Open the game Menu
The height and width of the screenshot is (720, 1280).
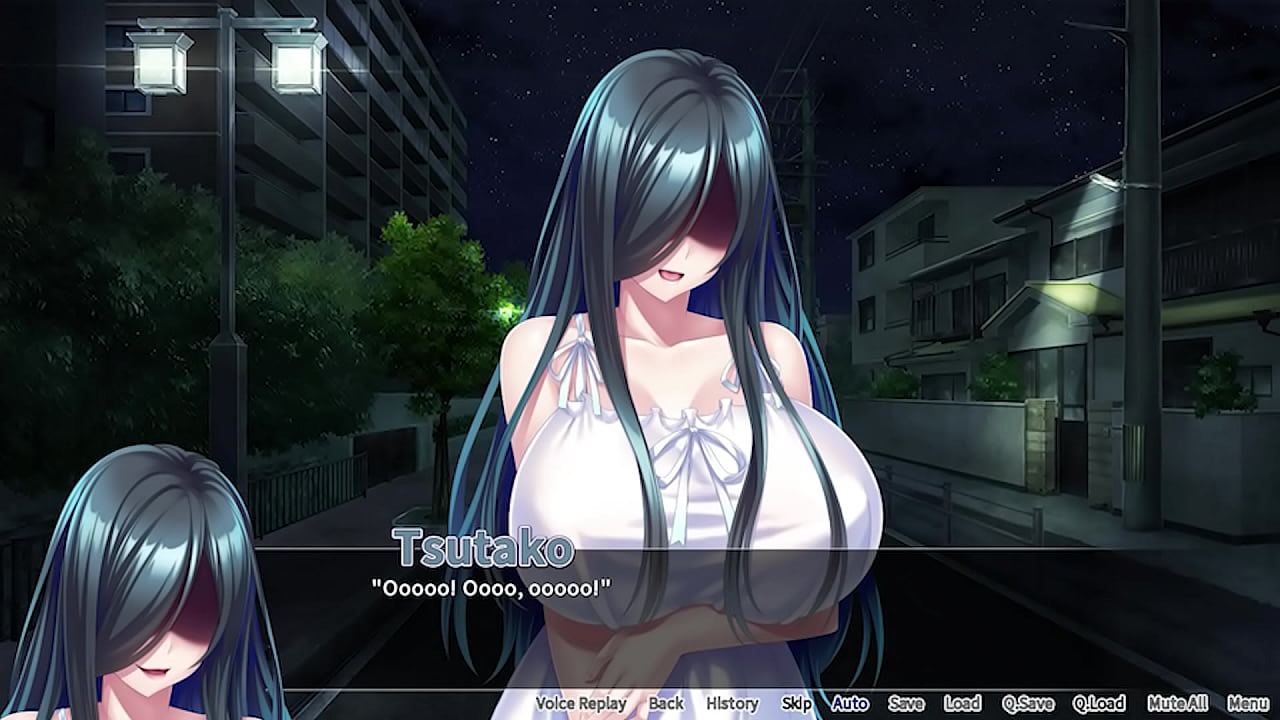[1248, 703]
